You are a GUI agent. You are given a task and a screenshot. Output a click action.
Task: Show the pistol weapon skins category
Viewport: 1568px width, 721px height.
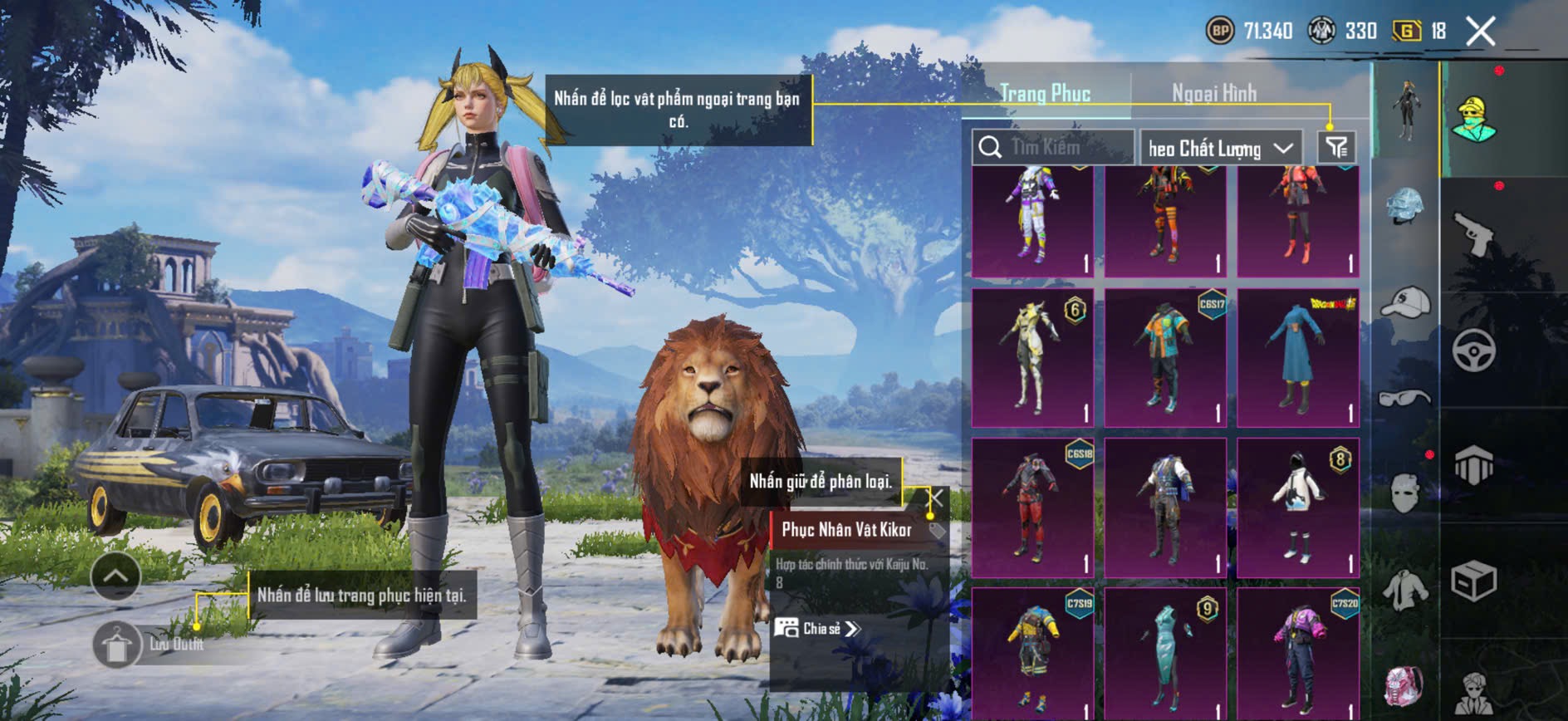point(1473,233)
